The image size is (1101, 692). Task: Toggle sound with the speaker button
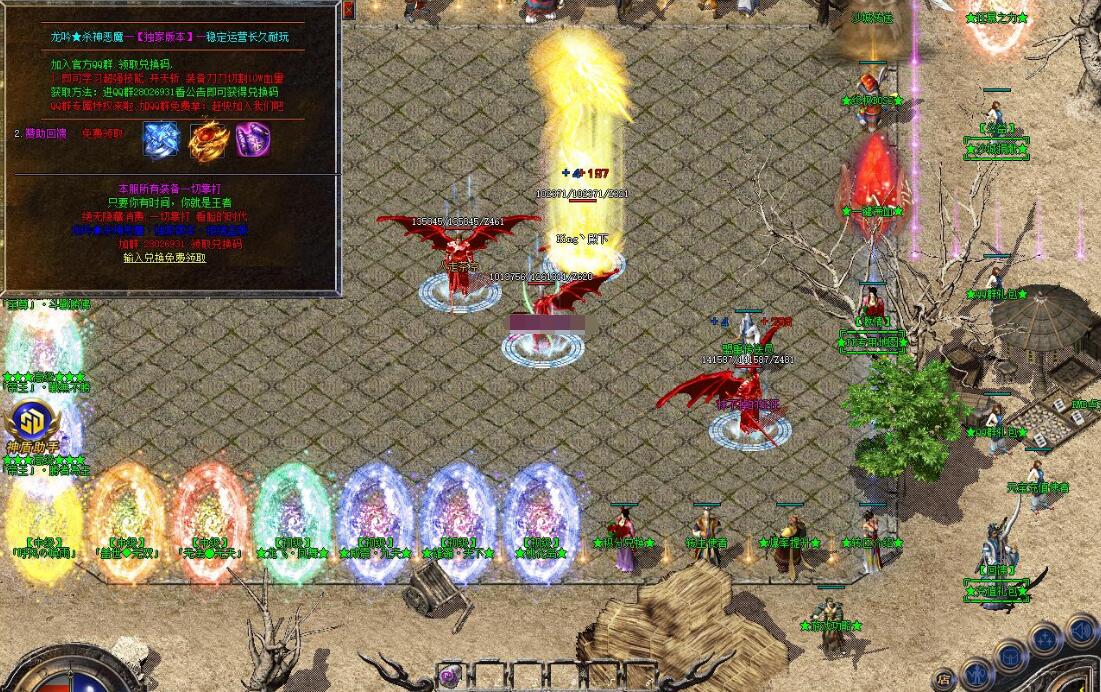[x=1081, y=630]
